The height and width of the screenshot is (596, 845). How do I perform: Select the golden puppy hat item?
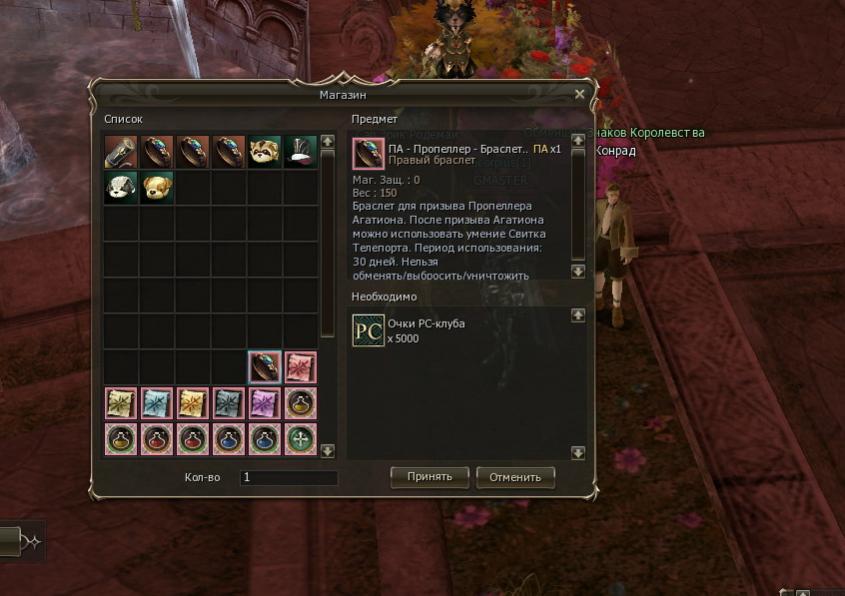click(157, 188)
